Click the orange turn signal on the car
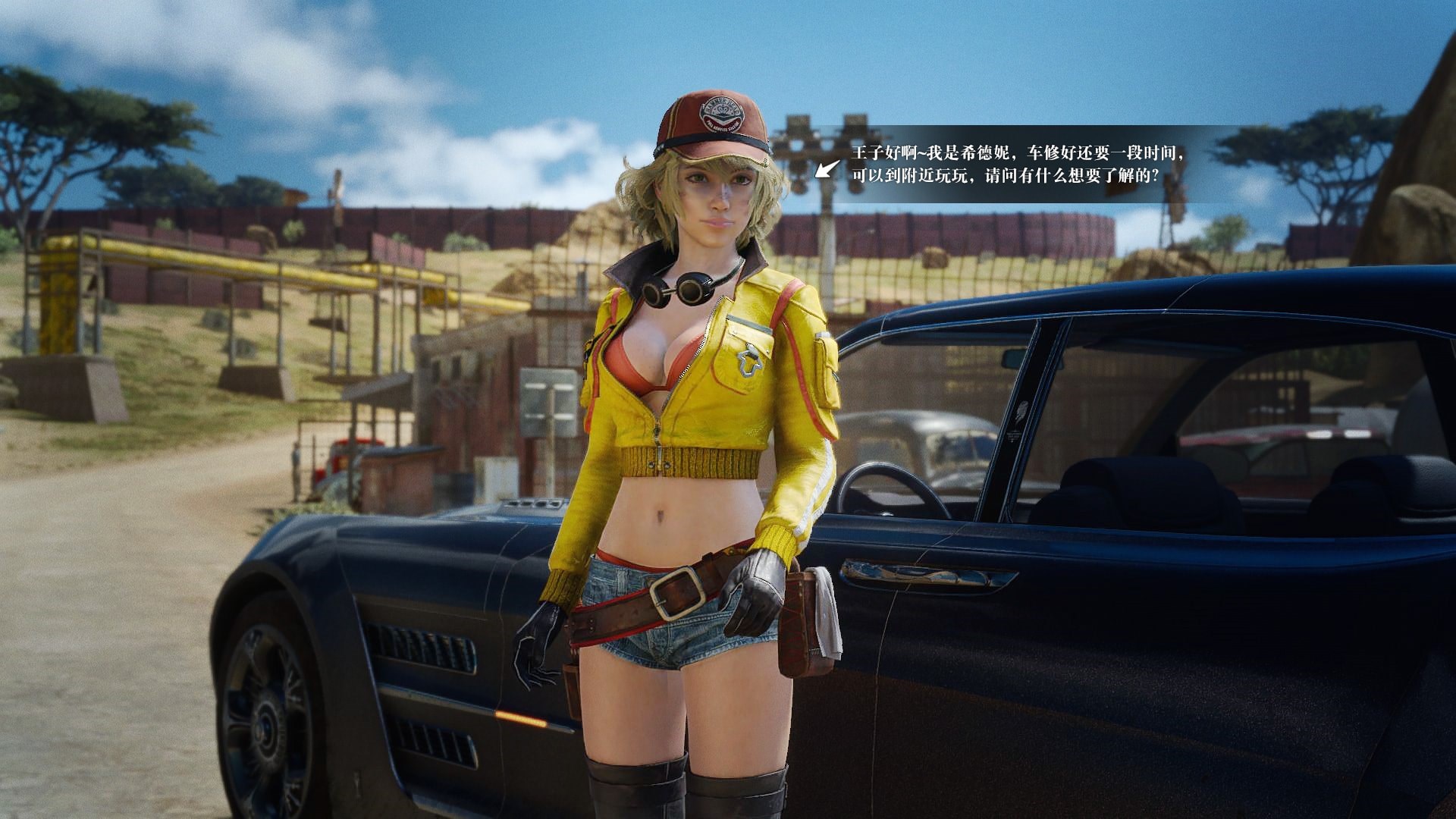Screen dimensions: 1456x819 click(519, 719)
